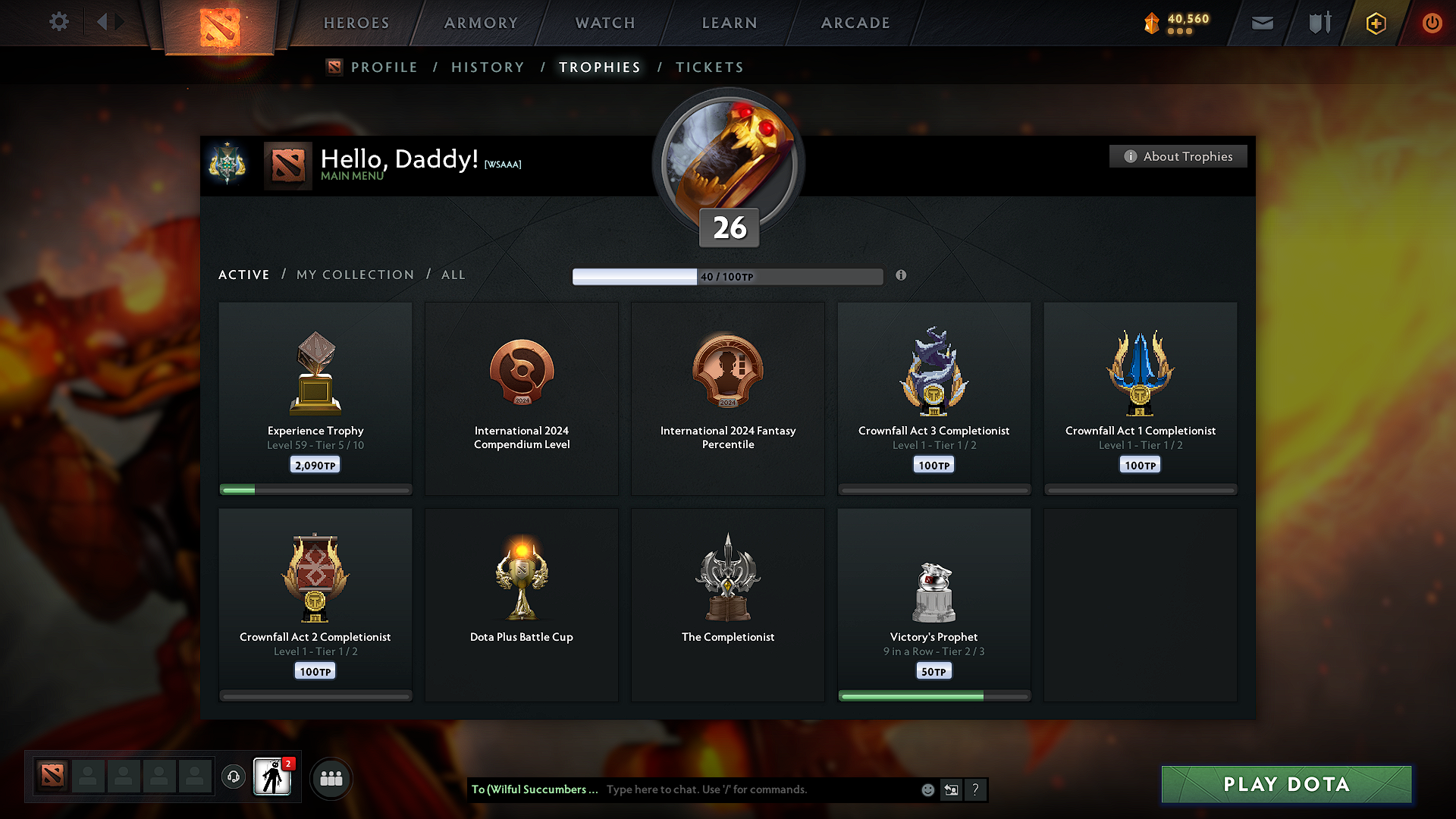1456x819 pixels.
Task: Open friends list via the people icon
Action: pos(331,777)
